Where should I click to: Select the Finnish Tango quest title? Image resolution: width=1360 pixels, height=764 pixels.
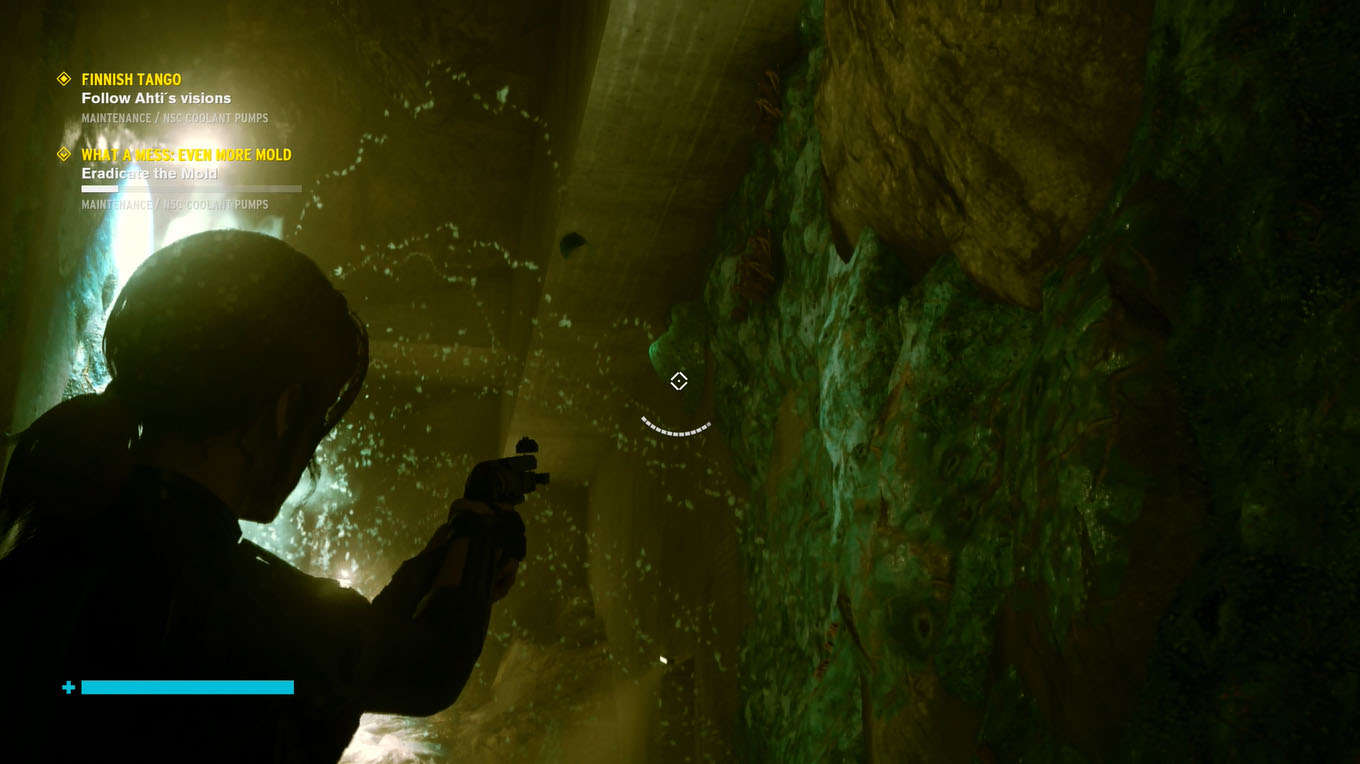(x=132, y=79)
